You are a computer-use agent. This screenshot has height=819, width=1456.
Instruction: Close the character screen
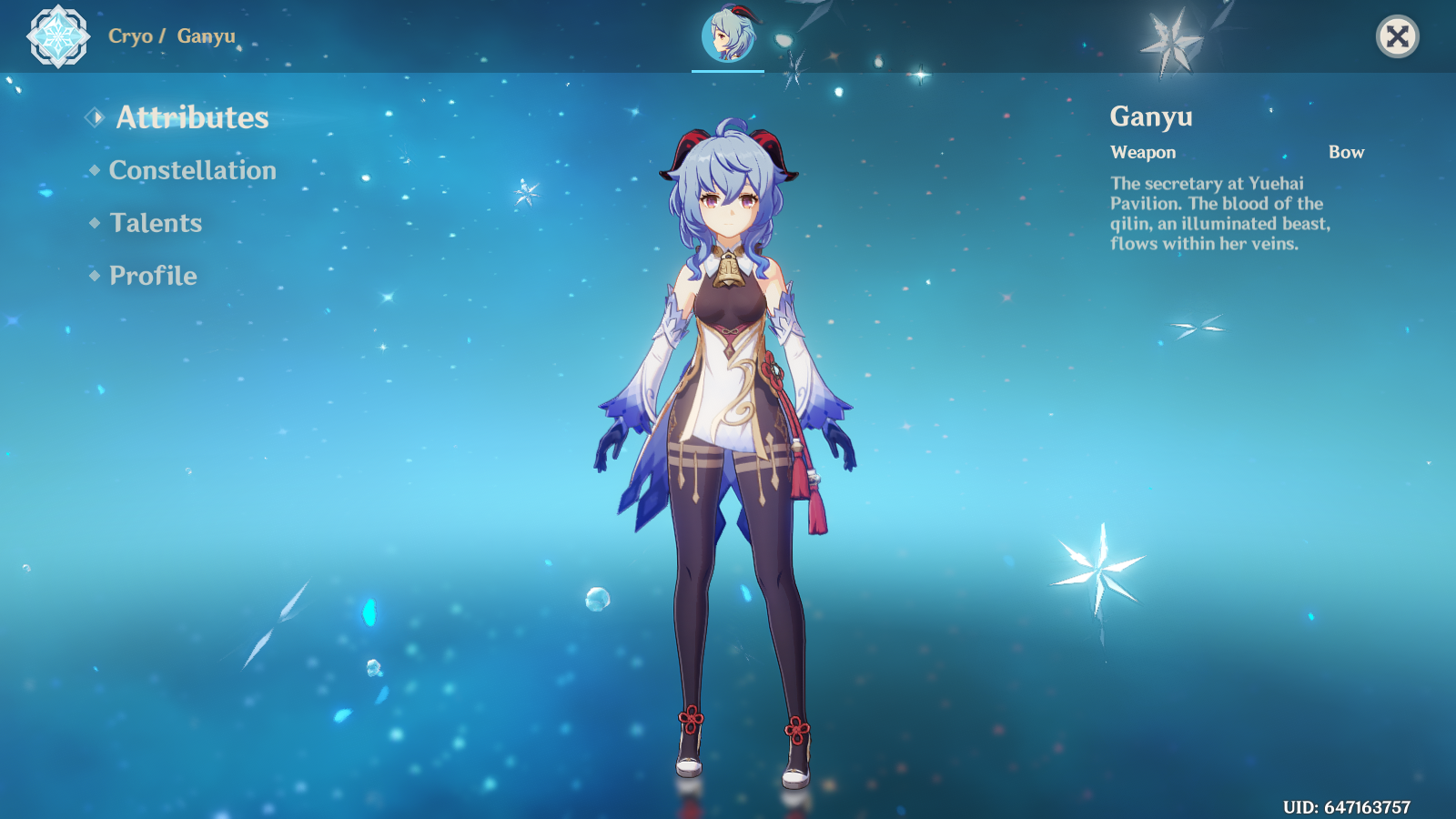pos(1397,36)
